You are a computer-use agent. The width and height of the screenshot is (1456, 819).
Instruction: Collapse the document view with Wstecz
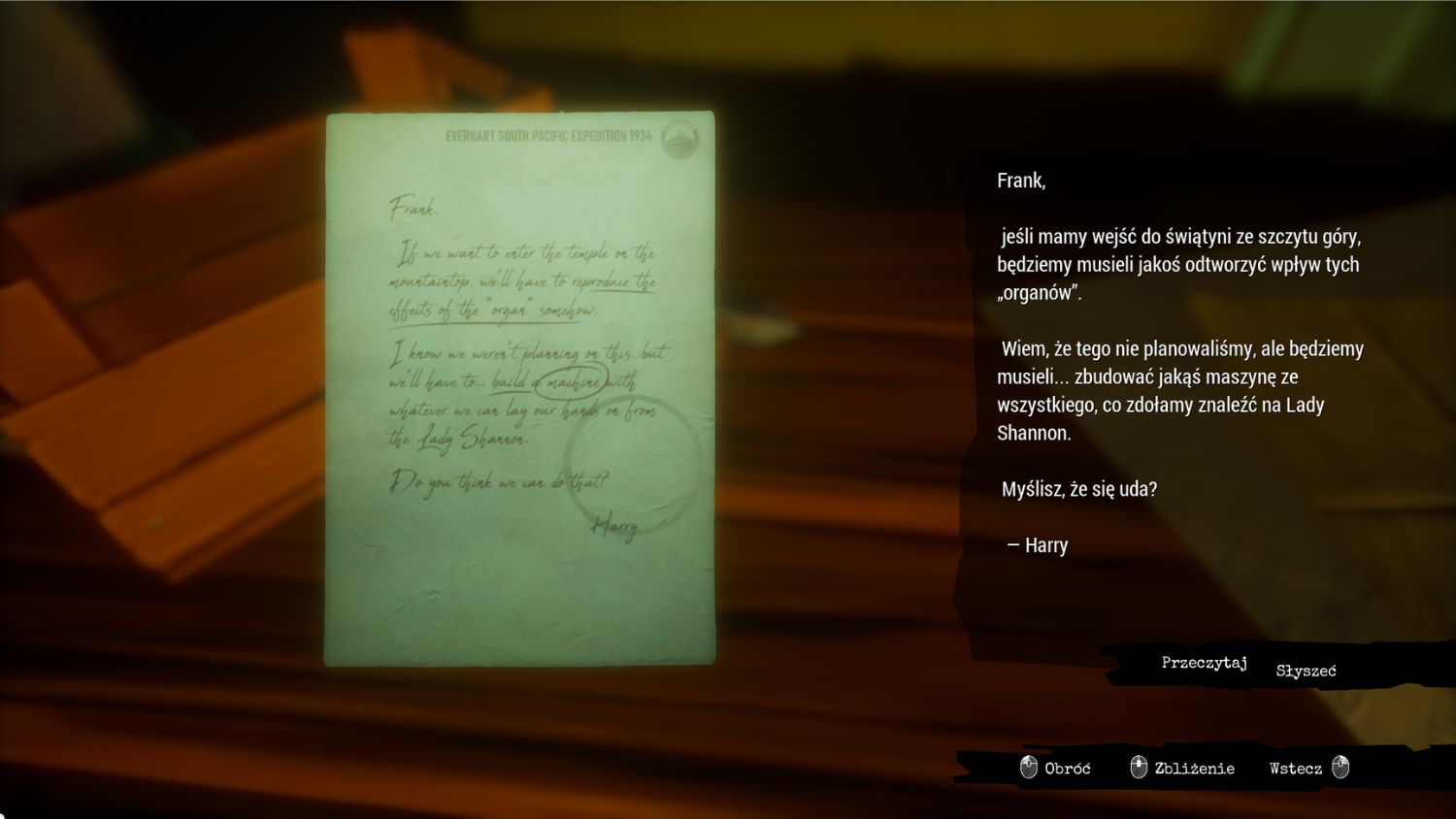(x=1294, y=767)
